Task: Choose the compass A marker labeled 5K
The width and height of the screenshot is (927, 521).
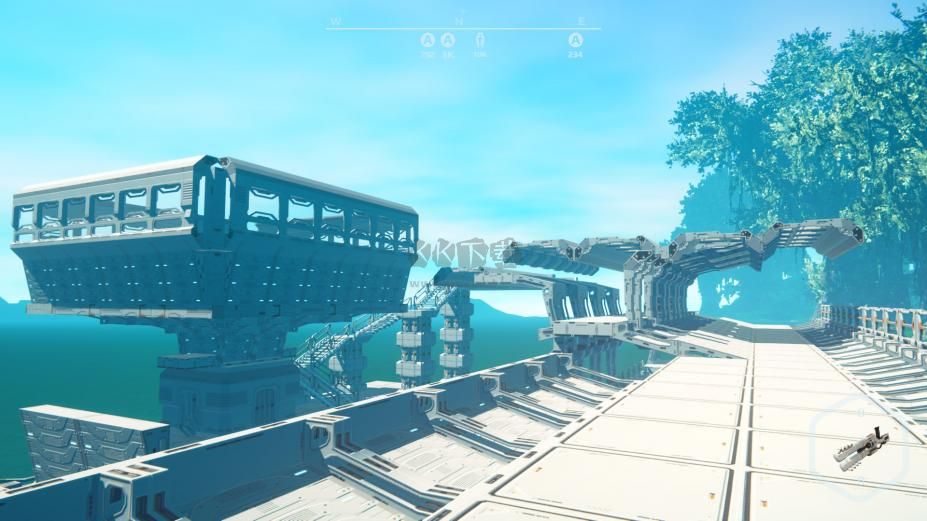Action: tap(448, 40)
